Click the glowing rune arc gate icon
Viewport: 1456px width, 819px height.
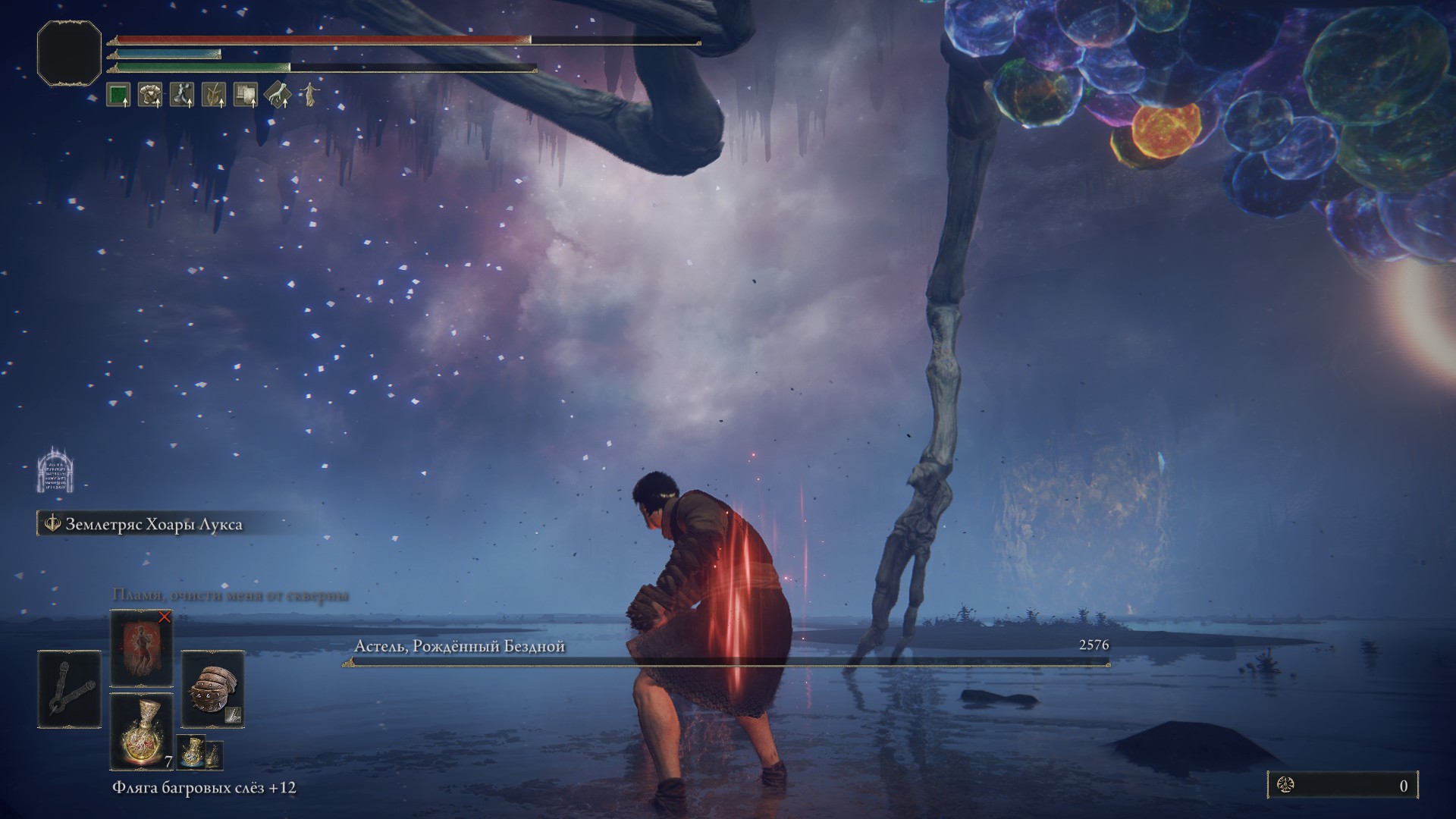pyautogui.click(x=55, y=470)
